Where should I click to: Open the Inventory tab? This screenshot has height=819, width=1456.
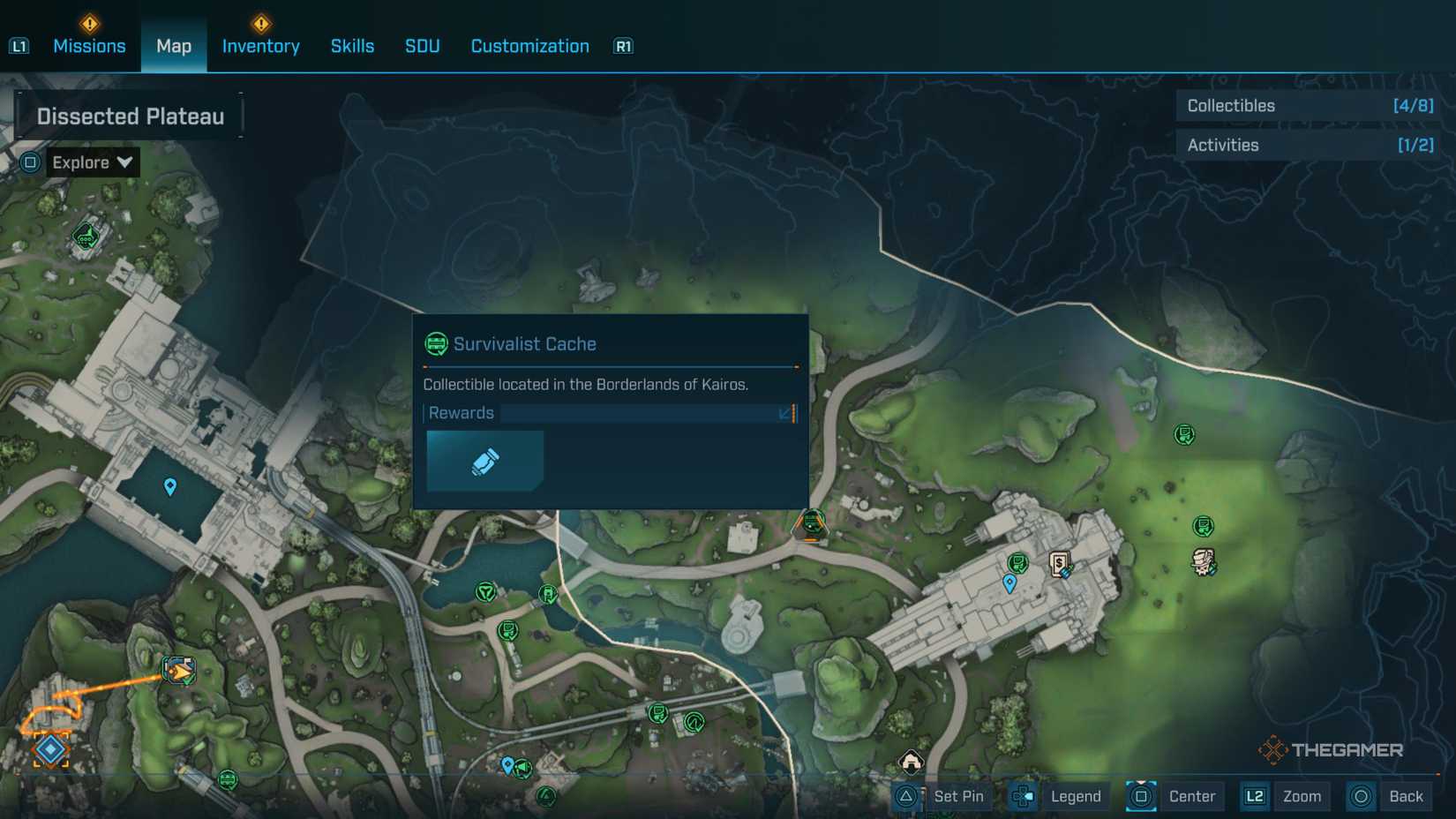(260, 46)
